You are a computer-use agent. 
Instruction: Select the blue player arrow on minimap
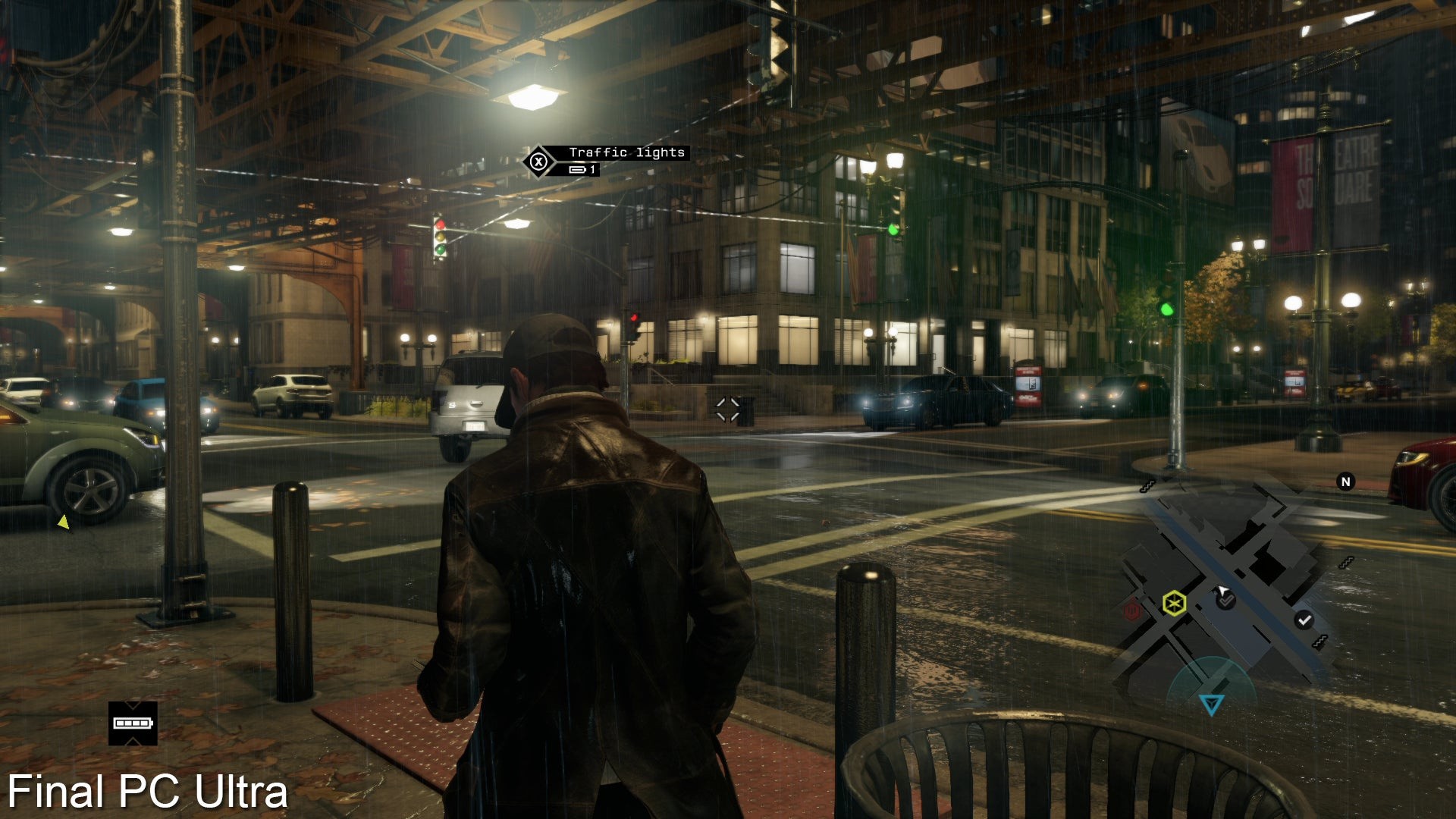(x=1211, y=704)
